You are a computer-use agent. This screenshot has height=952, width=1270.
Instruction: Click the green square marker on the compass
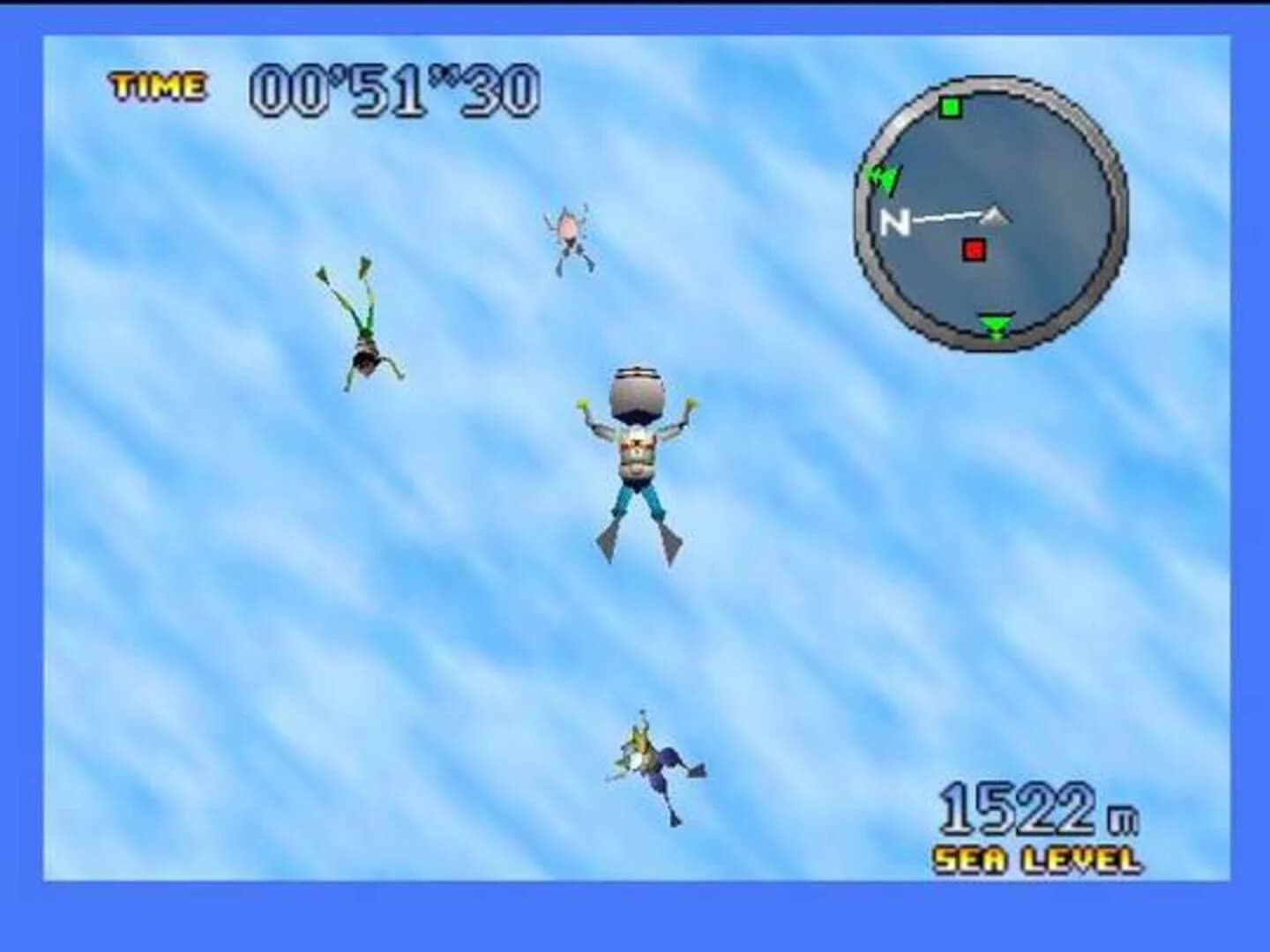coord(950,108)
